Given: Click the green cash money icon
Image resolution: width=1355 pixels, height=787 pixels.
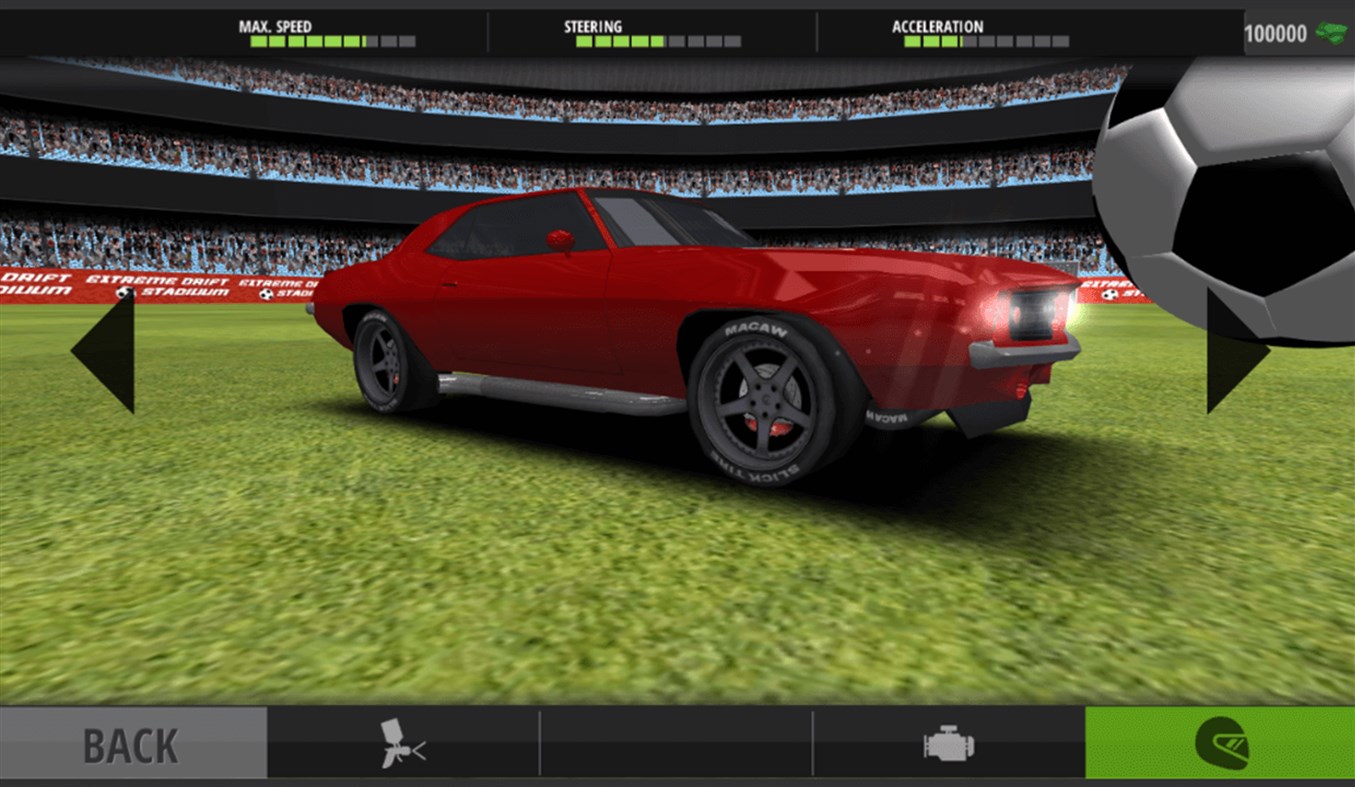Looking at the screenshot, I should click(x=1331, y=31).
